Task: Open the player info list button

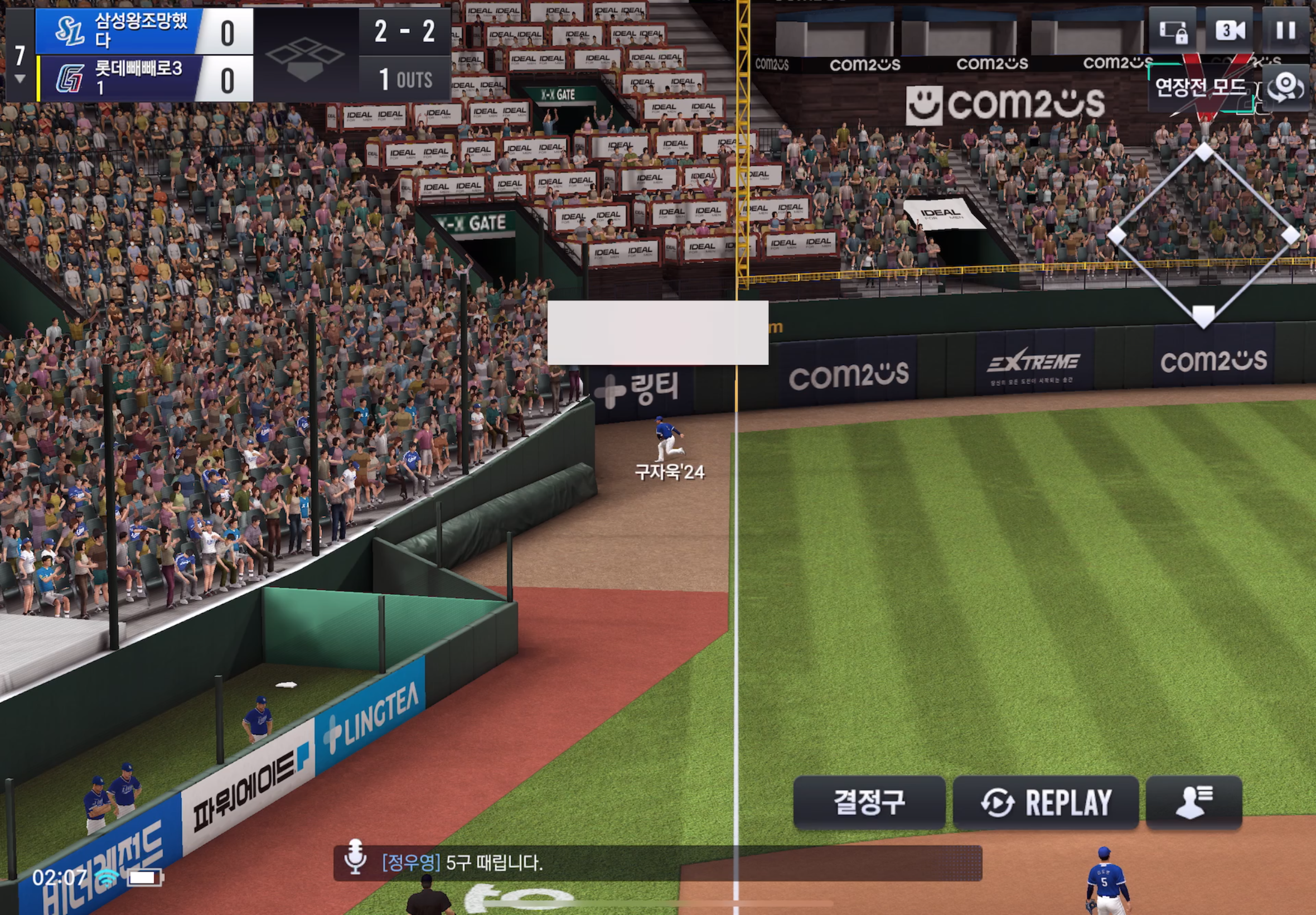Action: point(1193,802)
